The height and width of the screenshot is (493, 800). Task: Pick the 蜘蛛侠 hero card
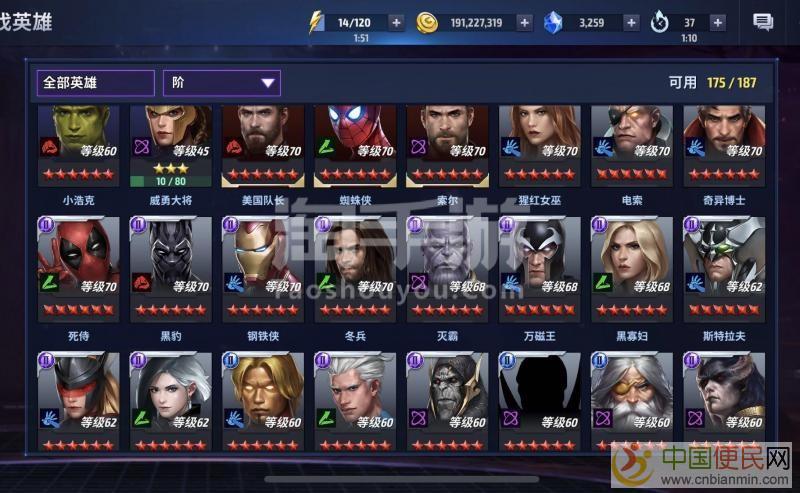click(354, 146)
